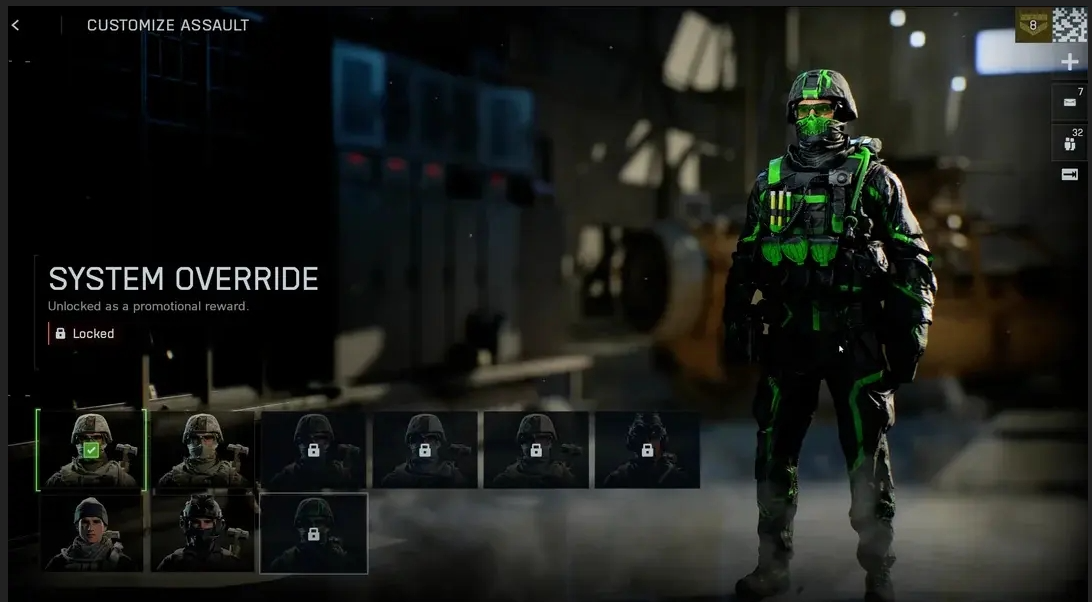Collapse the side panel with arrow icon

coord(1070,175)
